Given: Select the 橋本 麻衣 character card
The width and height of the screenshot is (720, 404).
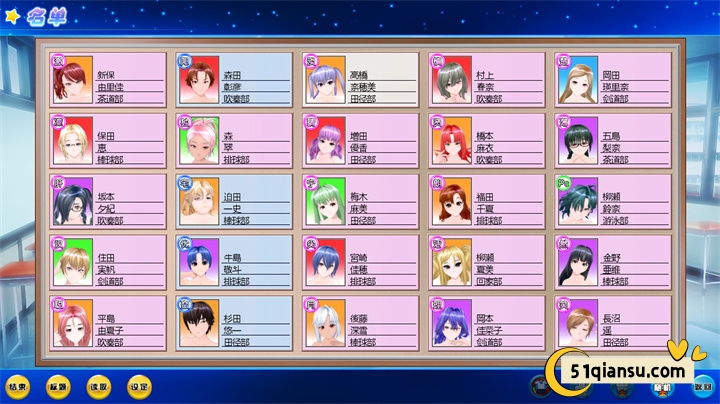Looking at the screenshot, I should click(x=486, y=141).
